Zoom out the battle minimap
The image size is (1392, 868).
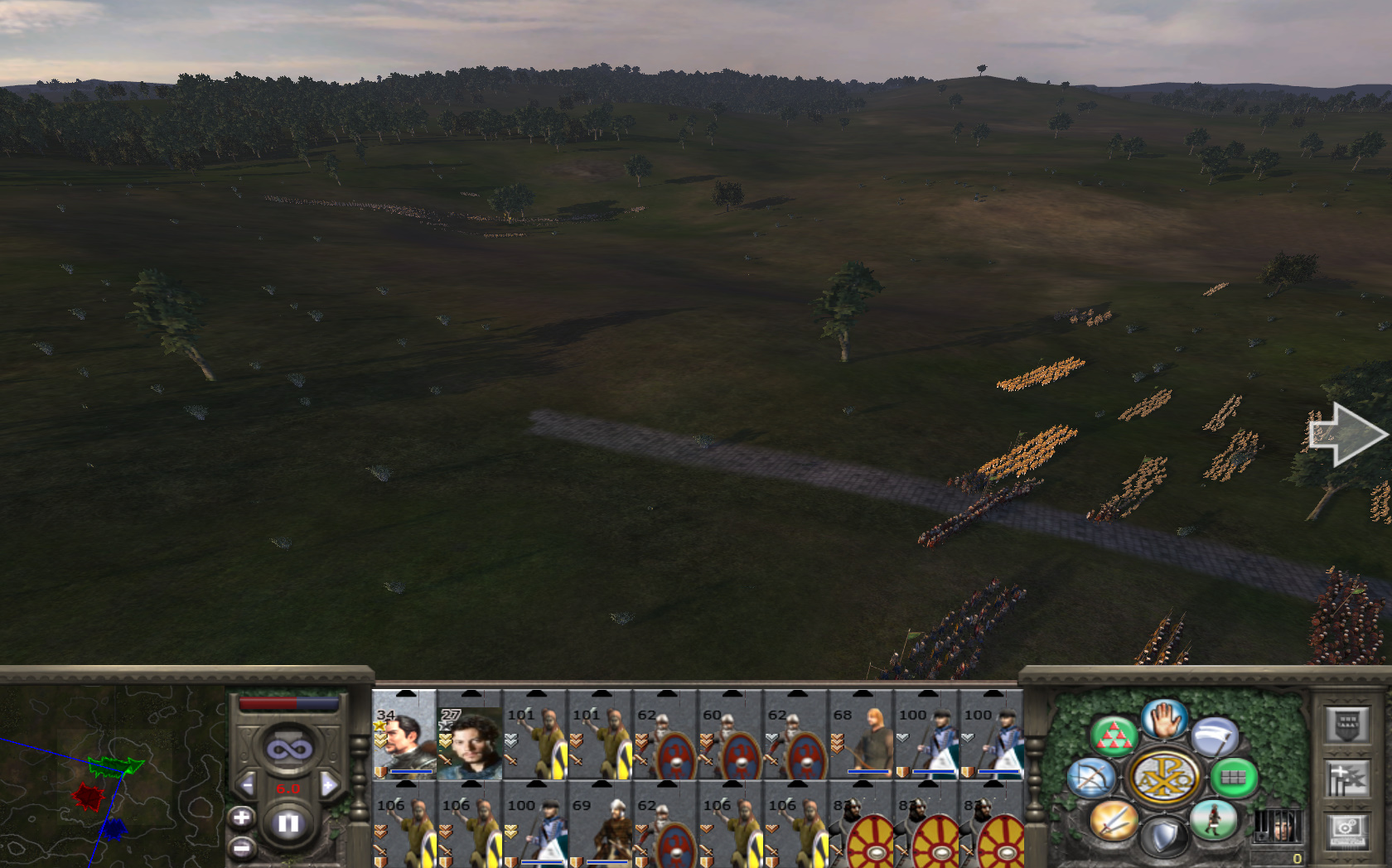pyautogui.click(x=241, y=847)
